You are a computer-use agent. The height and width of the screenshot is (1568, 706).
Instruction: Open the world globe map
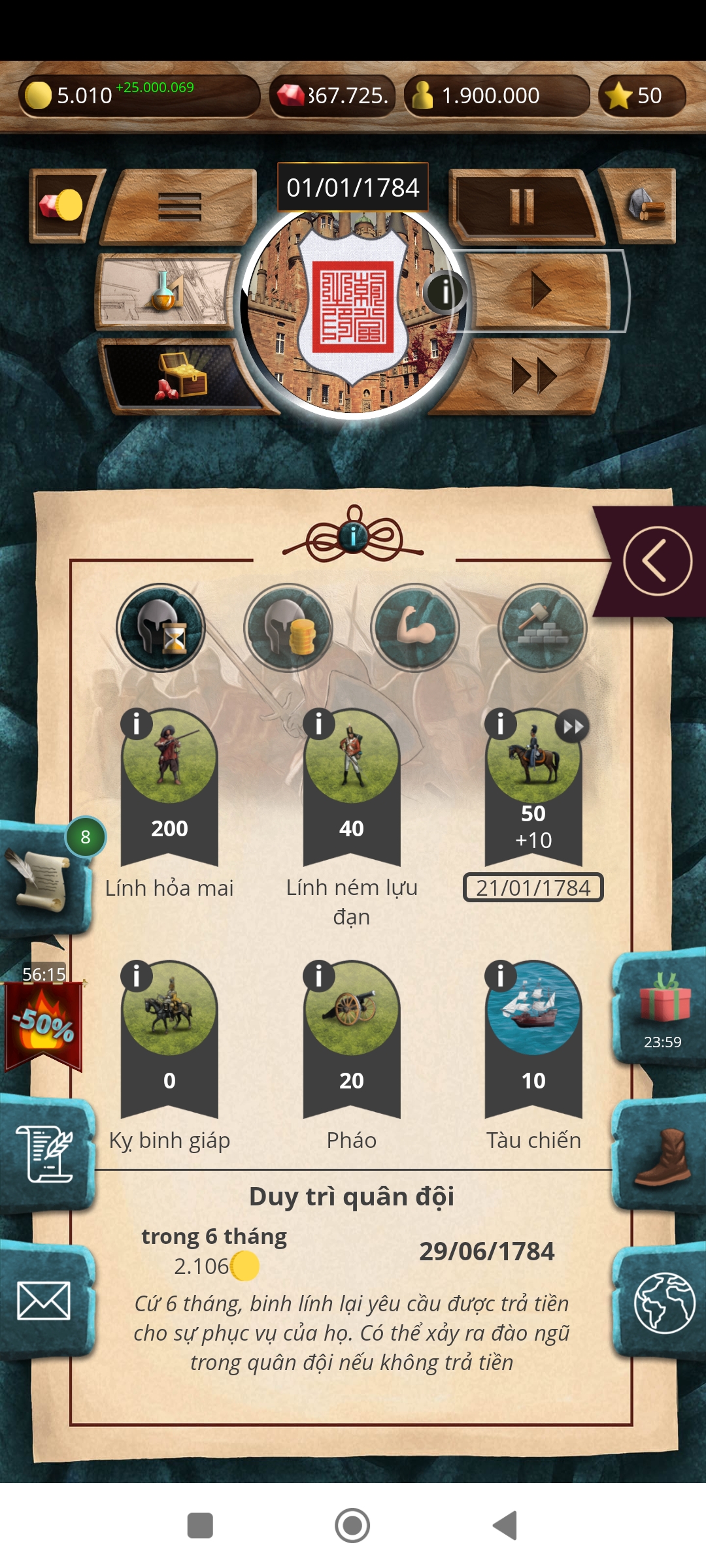coord(664,1303)
